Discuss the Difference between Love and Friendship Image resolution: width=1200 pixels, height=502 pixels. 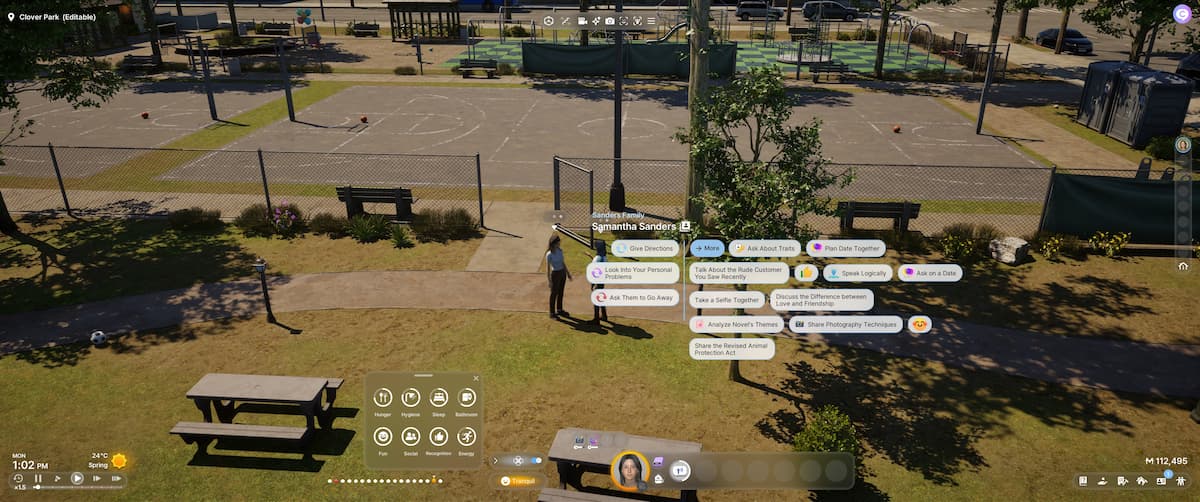[822, 299]
